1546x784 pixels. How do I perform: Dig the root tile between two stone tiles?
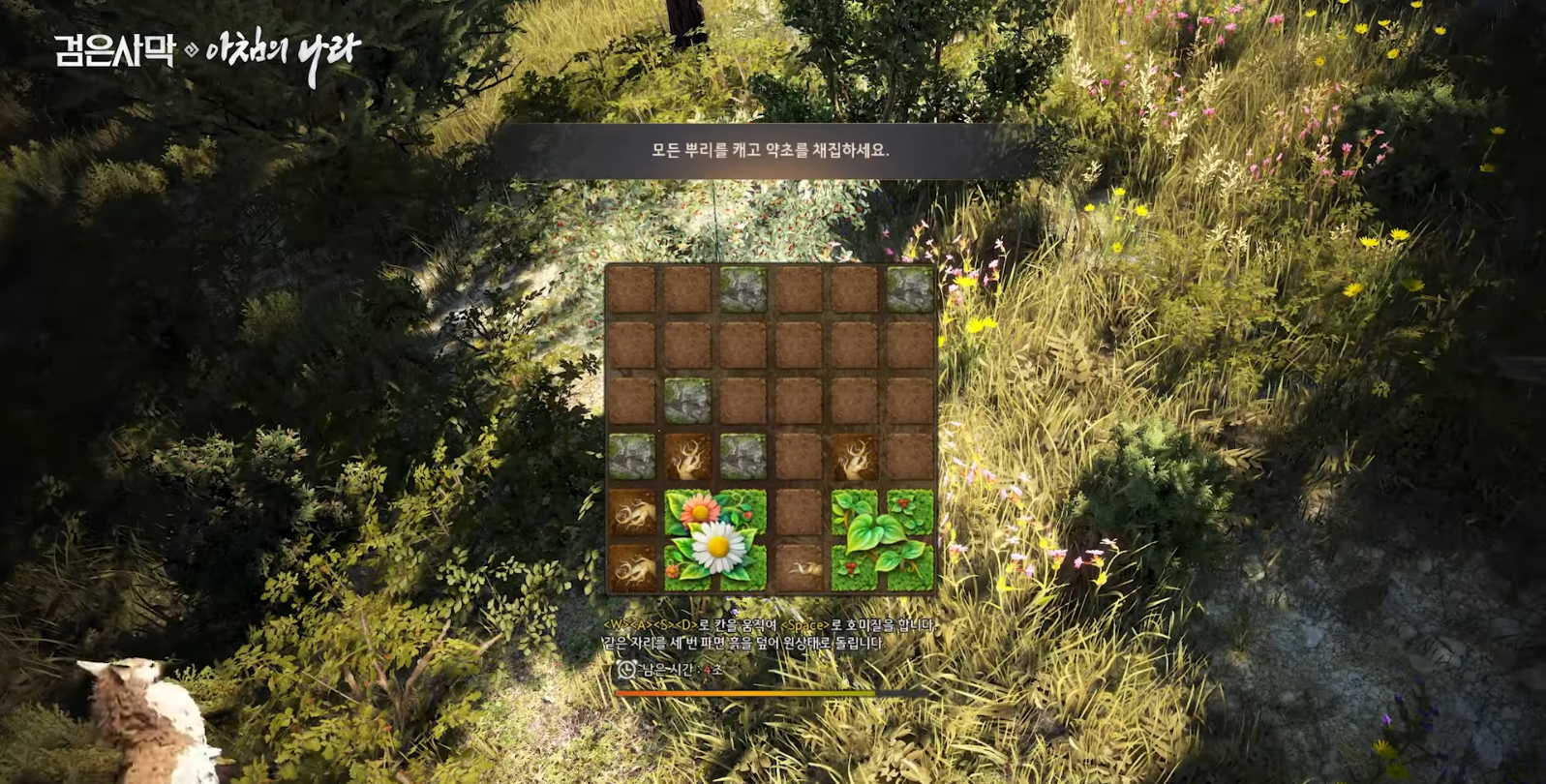click(x=687, y=457)
